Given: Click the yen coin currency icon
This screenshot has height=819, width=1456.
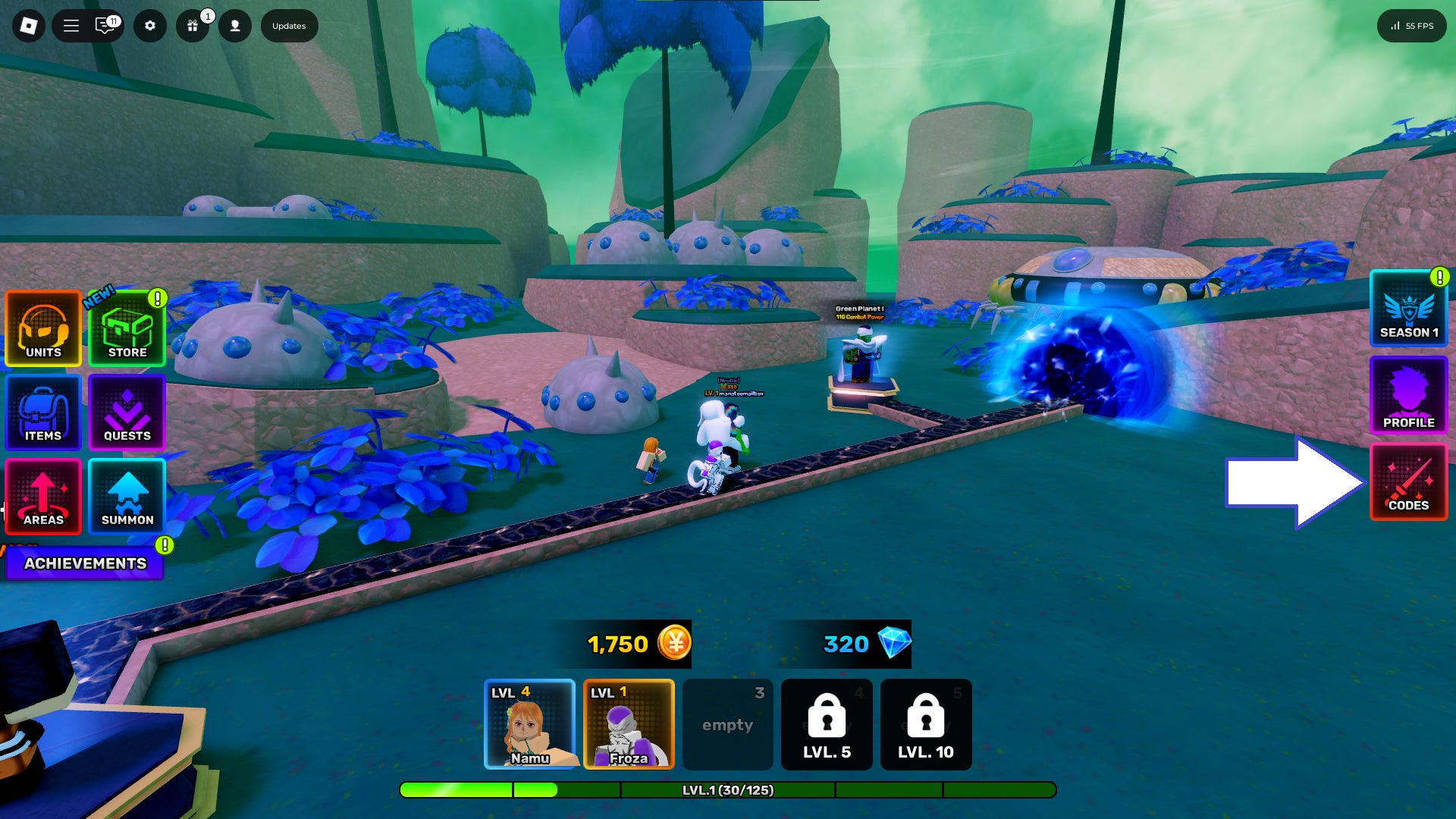Looking at the screenshot, I should 674,644.
